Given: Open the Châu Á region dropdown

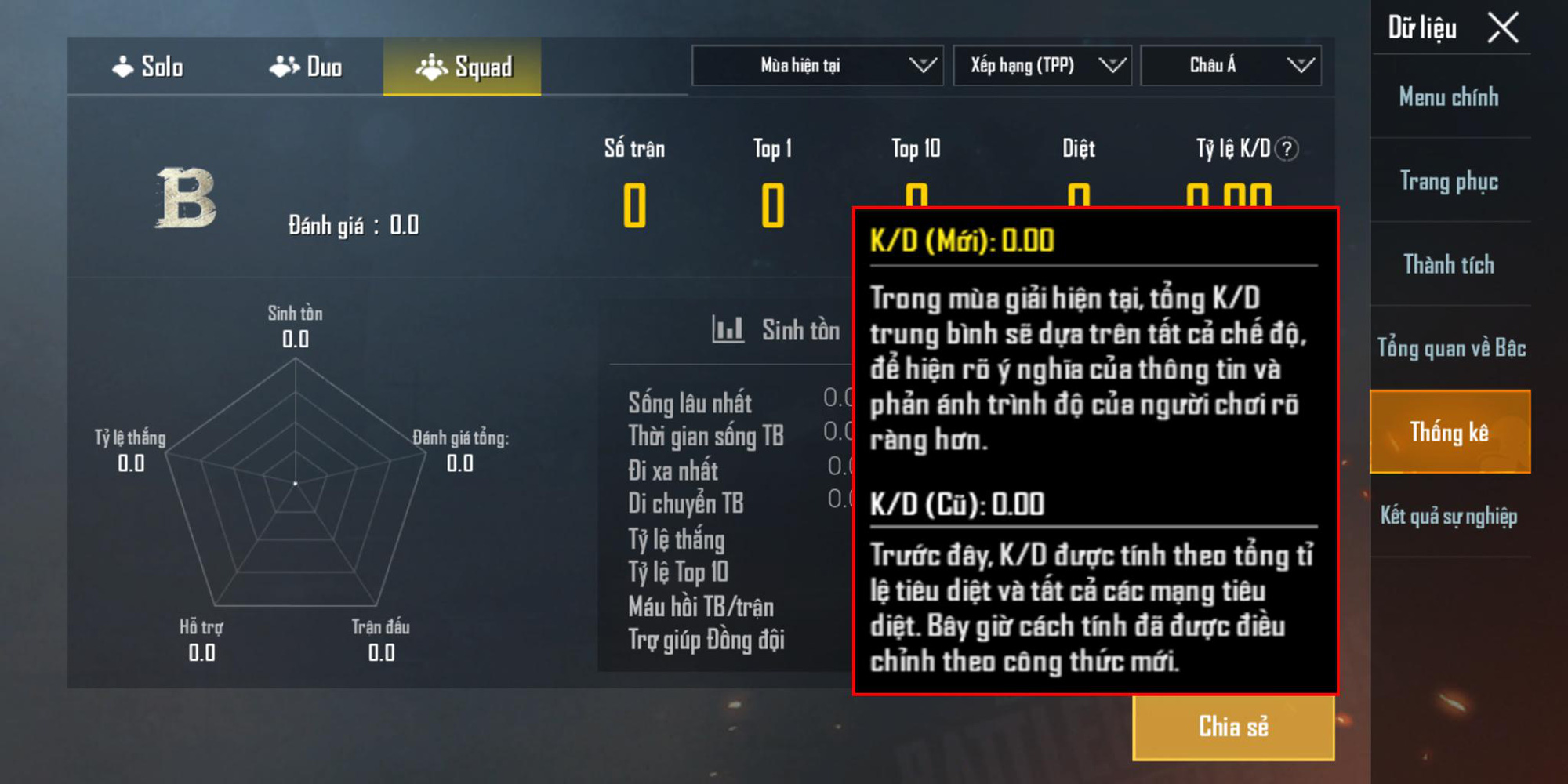Looking at the screenshot, I should (1230, 65).
